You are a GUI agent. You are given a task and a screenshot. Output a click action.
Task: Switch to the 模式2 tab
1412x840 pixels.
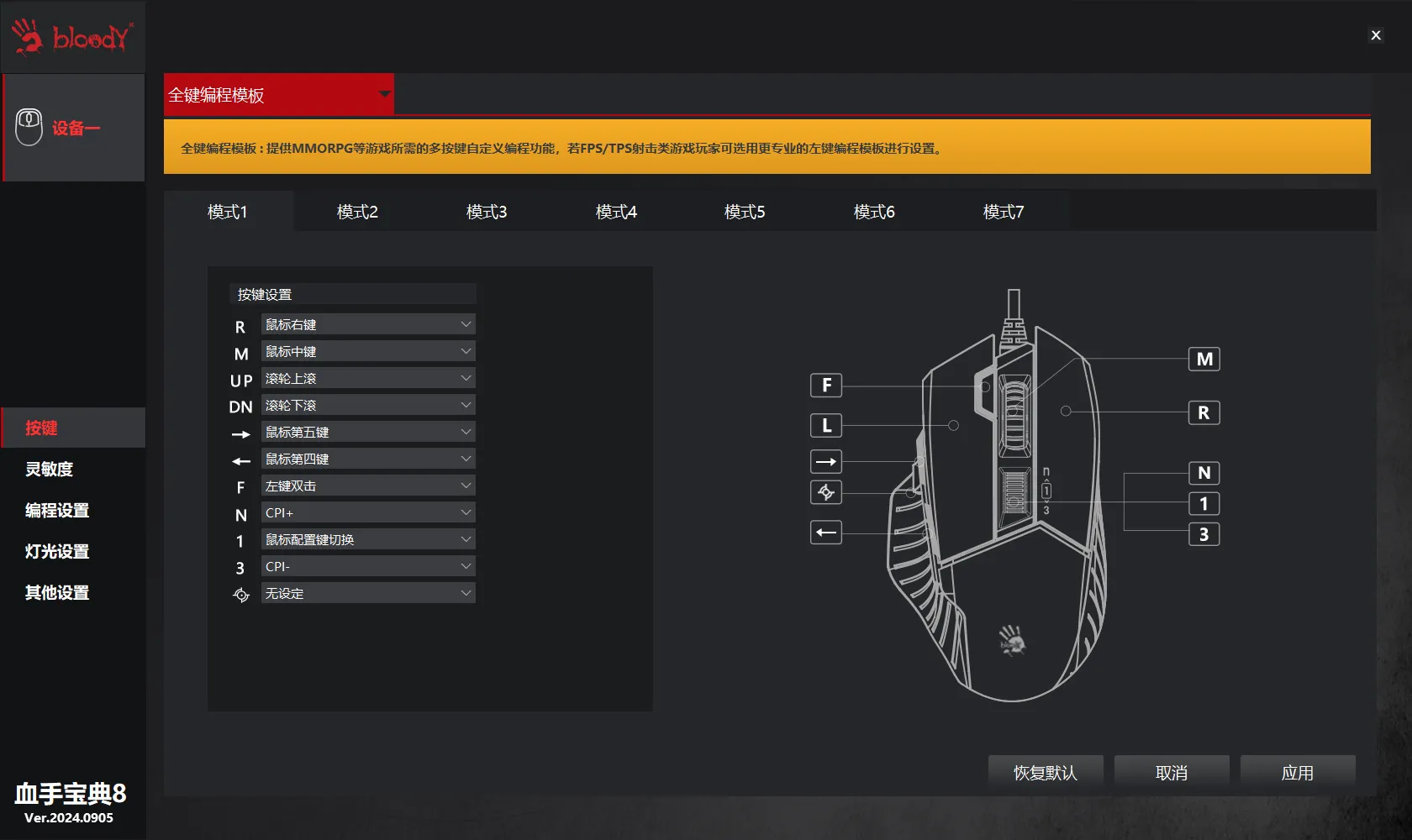point(357,212)
